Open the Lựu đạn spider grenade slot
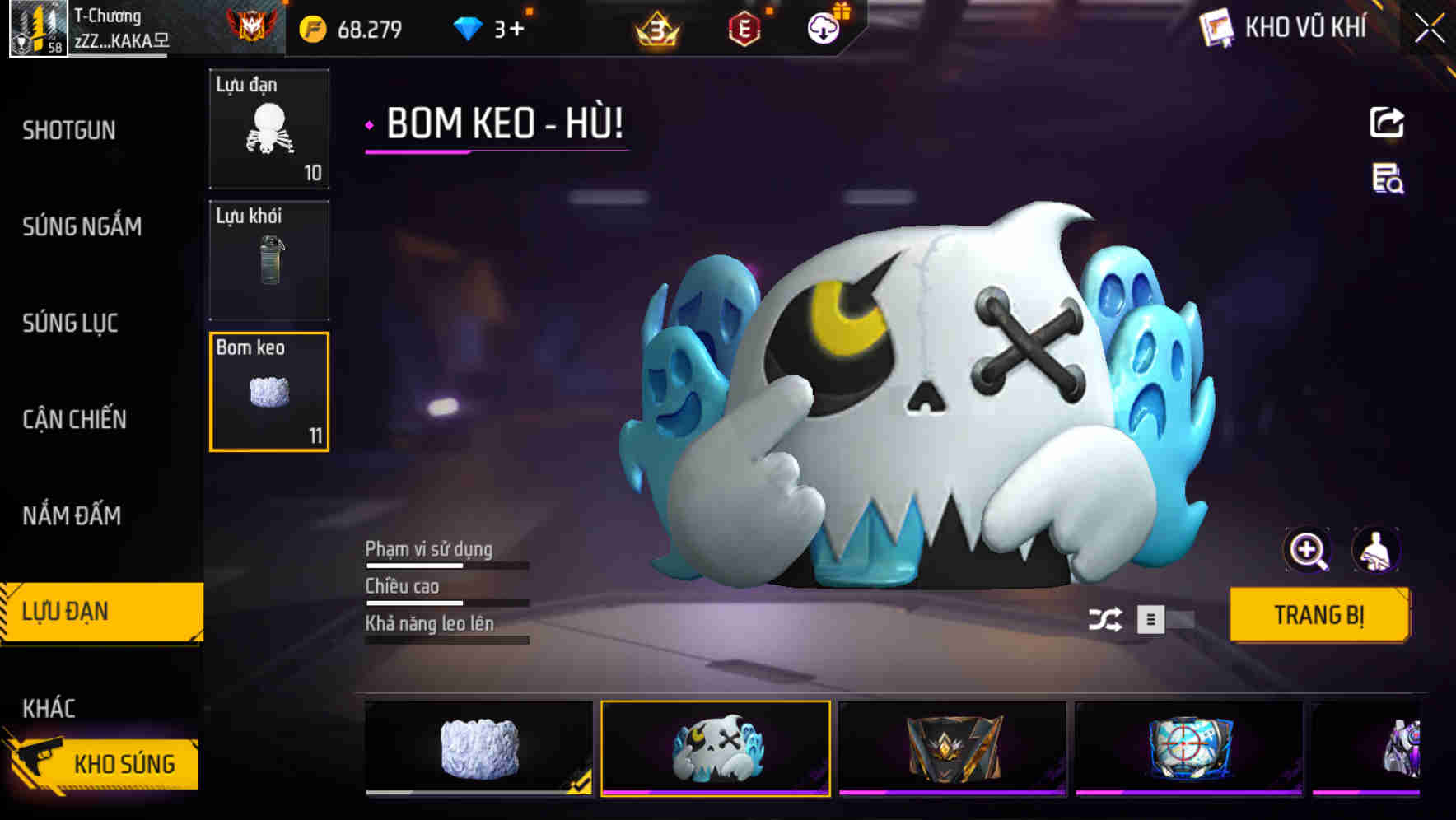 pos(268,129)
